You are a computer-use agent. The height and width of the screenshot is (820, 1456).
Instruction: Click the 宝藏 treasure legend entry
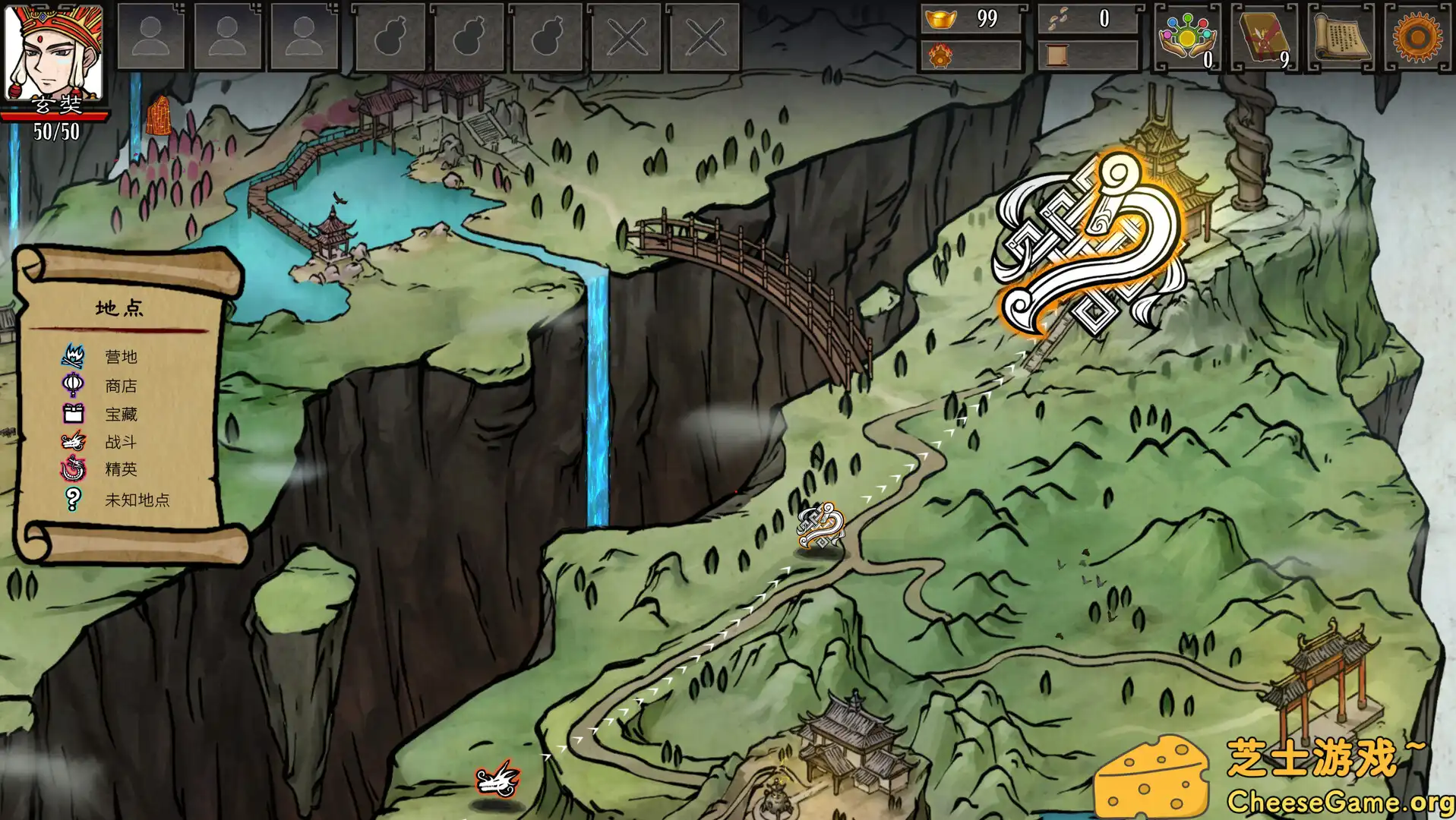[120, 414]
